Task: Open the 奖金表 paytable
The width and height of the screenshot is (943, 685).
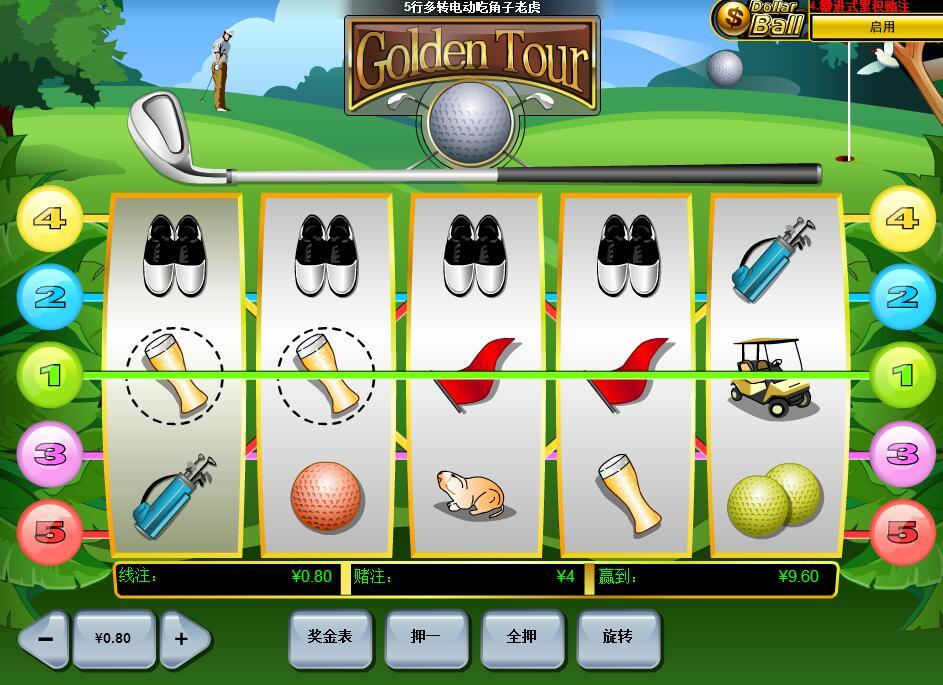Action: pos(329,636)
